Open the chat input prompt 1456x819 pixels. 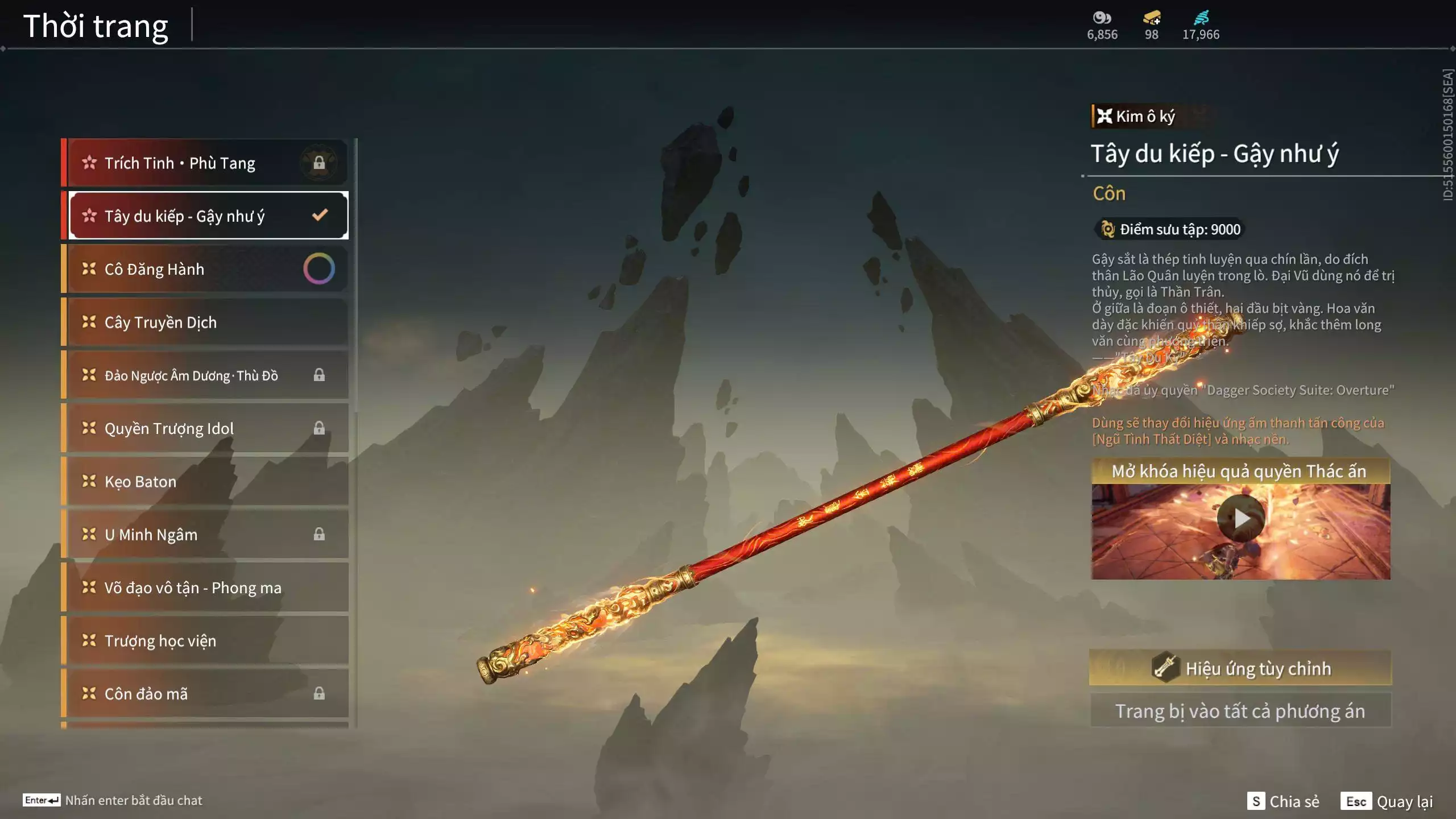pyautogui.click(x=113, y=800)
